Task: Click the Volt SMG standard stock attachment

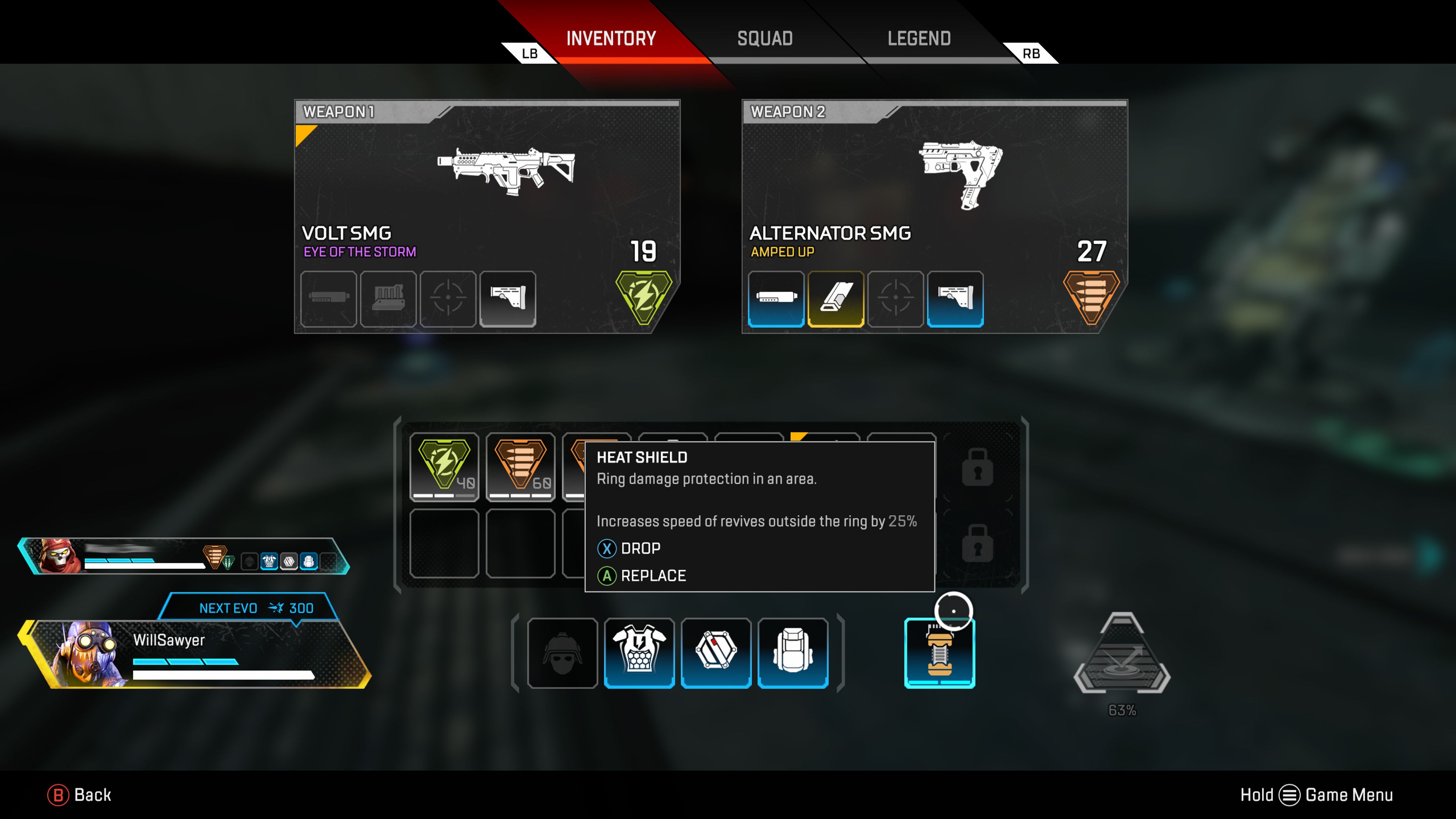Action: [508, 300]
